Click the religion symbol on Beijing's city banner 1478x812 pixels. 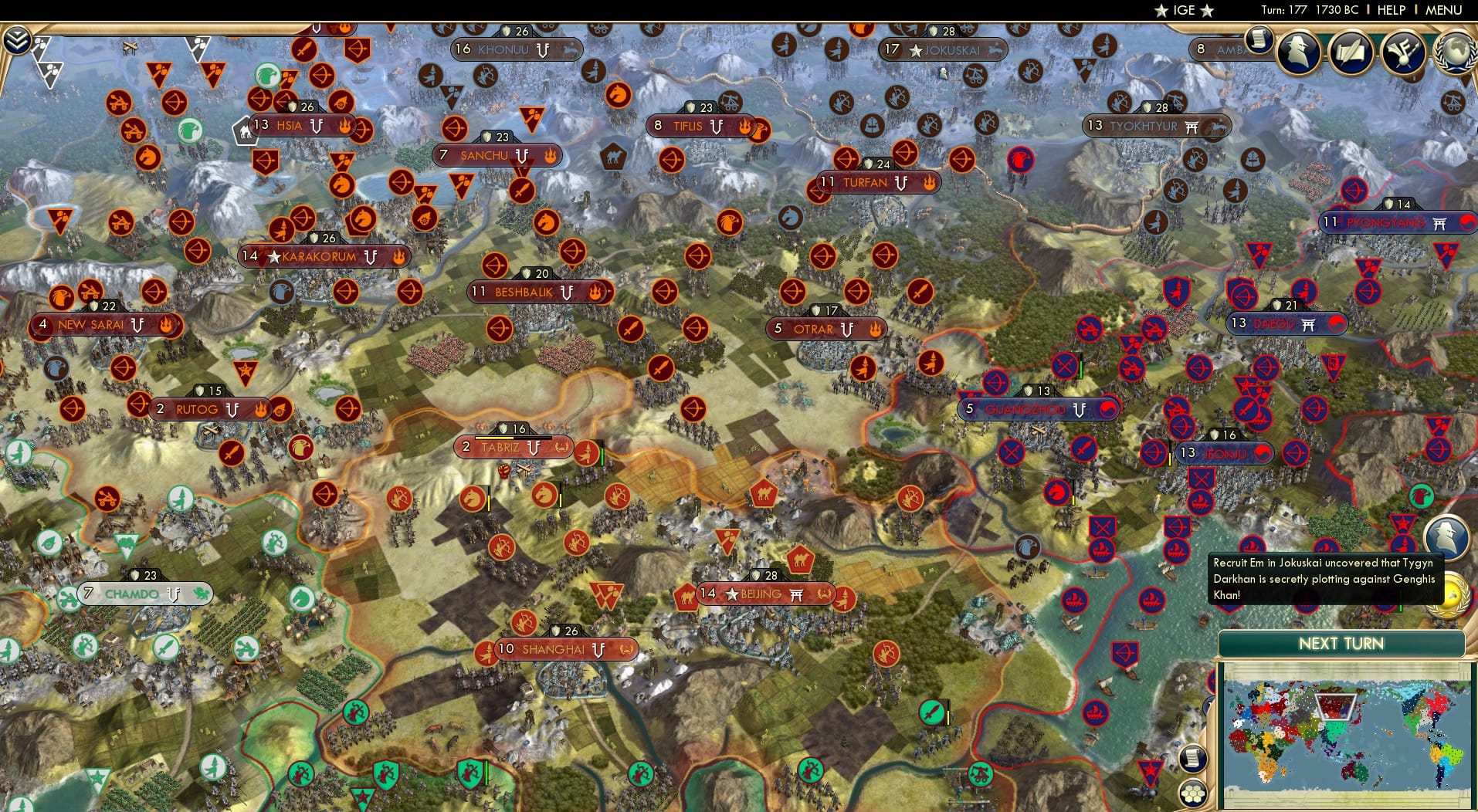coord(795,594)
